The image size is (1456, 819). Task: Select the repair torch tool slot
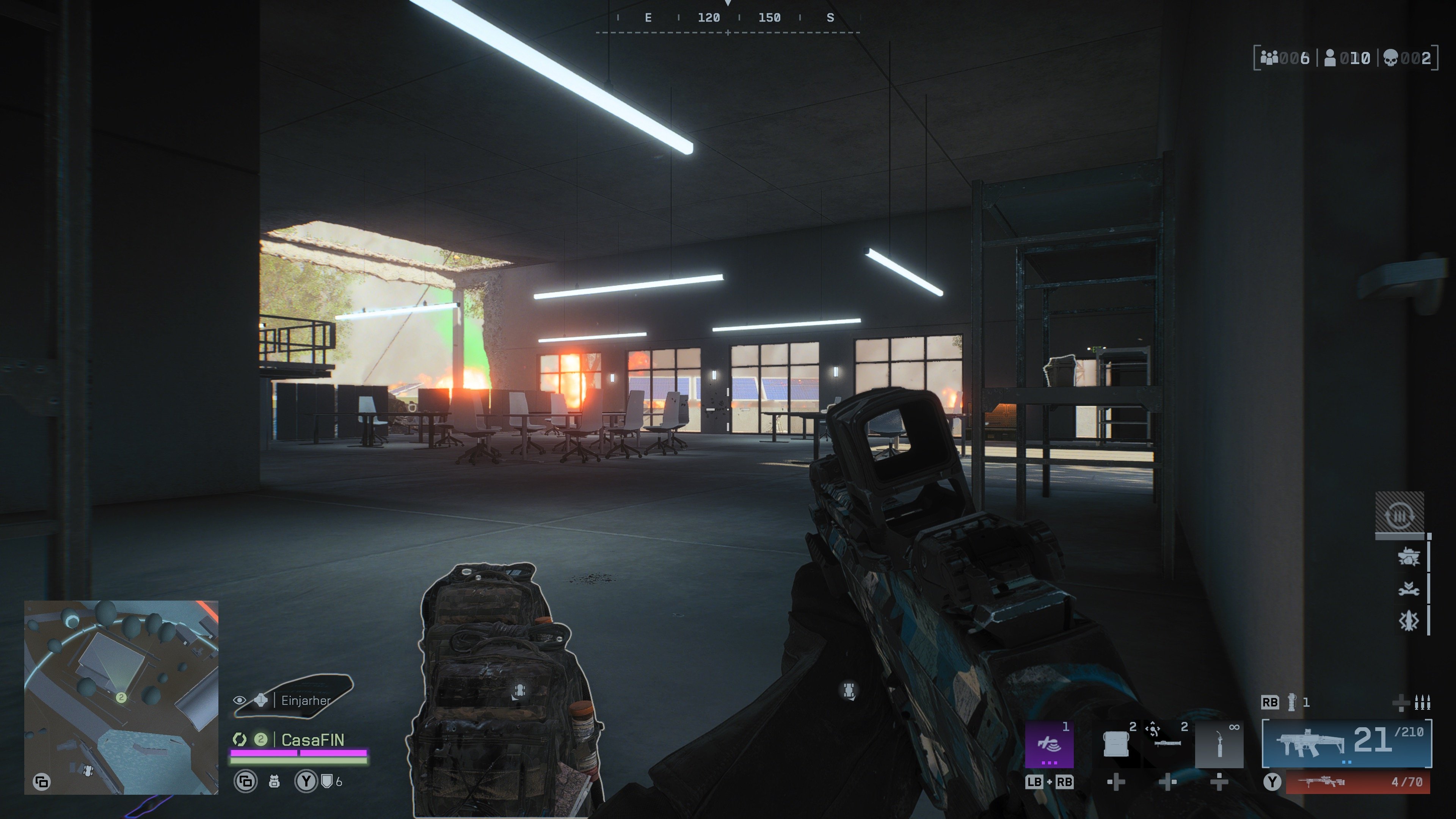point(1219,744)
